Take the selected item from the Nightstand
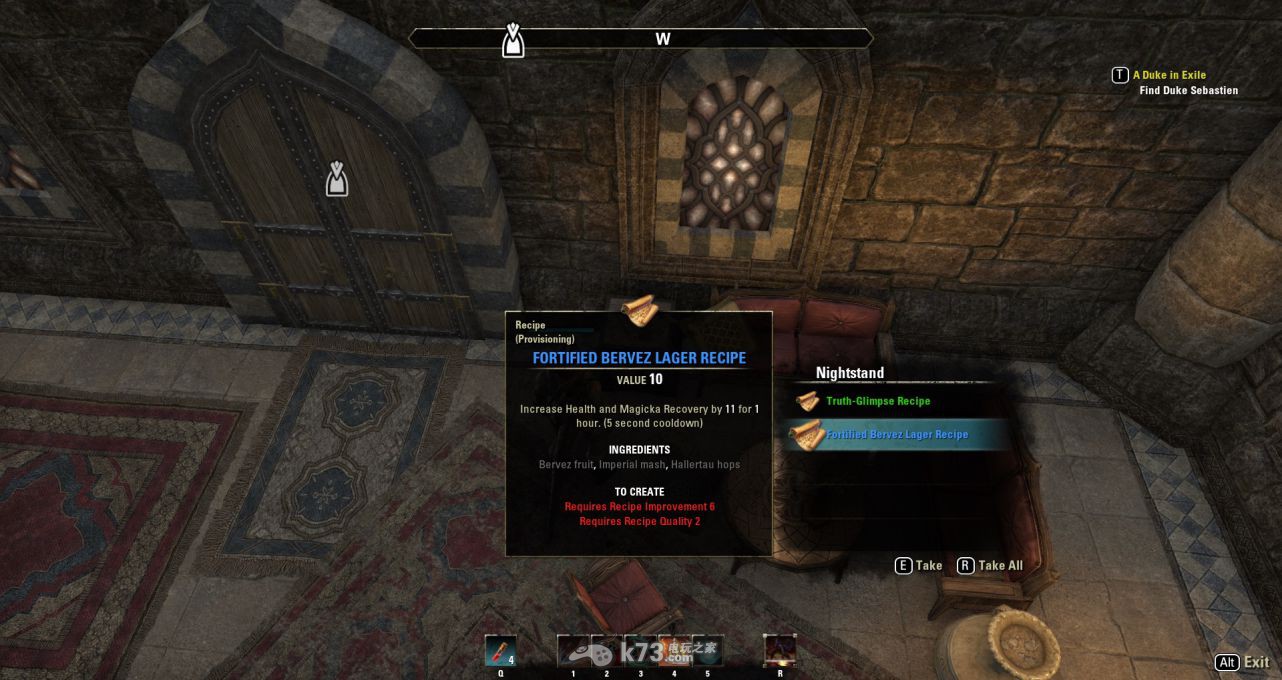 pyautogui.click(x=918, y=566)
